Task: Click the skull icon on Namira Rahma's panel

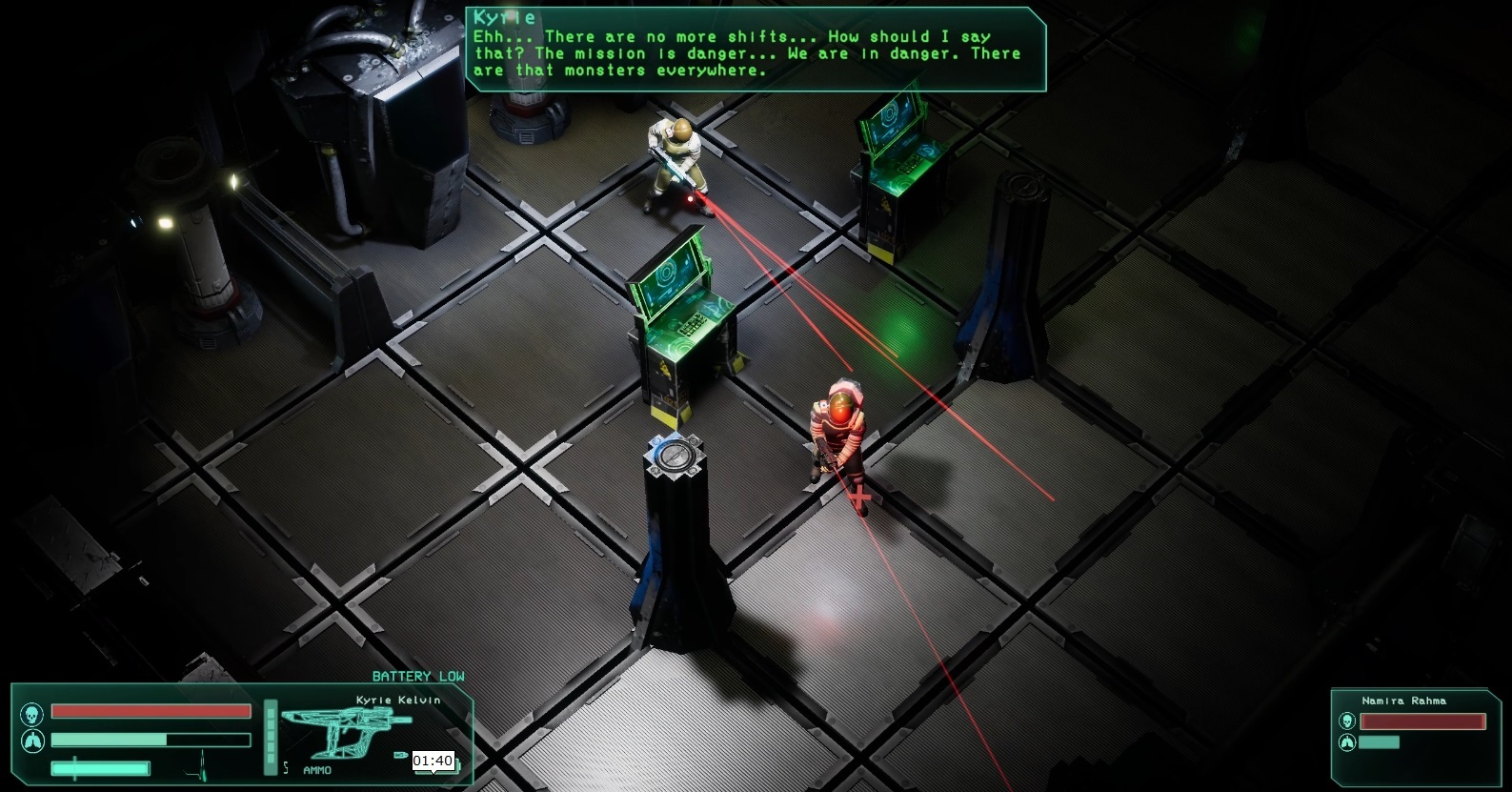Action: tap(1347, 721)
